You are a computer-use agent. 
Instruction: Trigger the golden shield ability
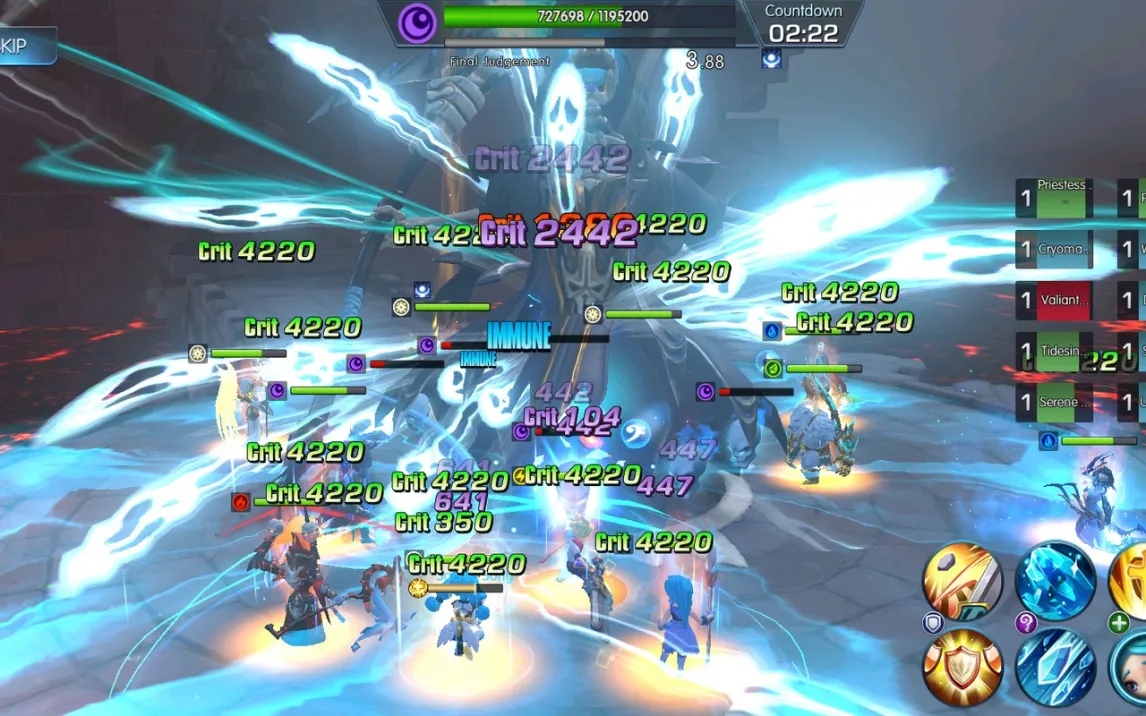click(962, 667)
